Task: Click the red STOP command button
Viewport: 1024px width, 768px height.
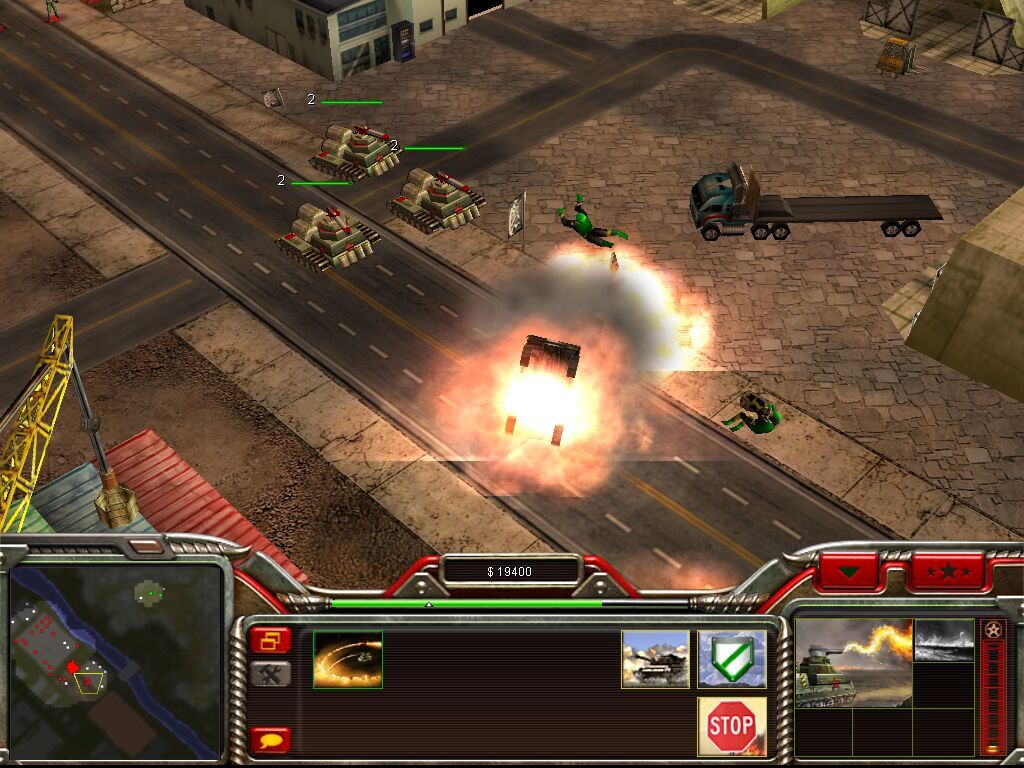Action: coord(731,726)
